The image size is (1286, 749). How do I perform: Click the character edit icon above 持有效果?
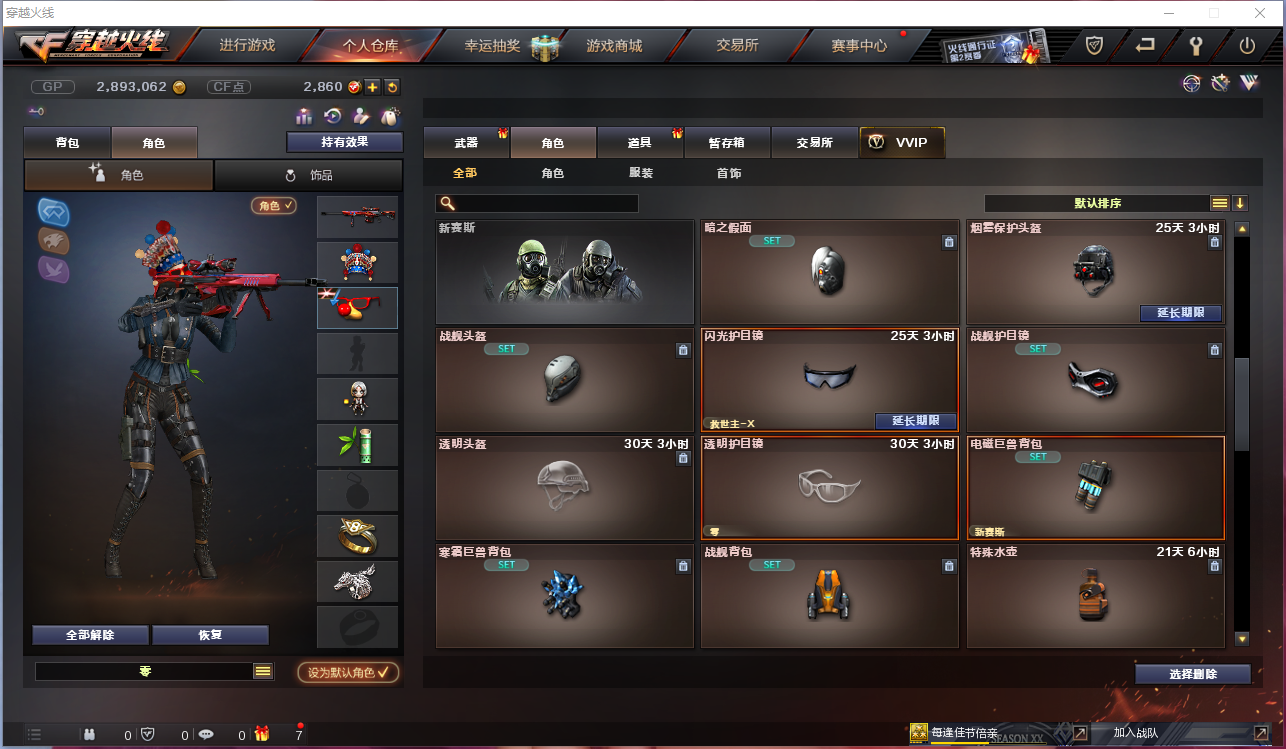click(362, 117)
